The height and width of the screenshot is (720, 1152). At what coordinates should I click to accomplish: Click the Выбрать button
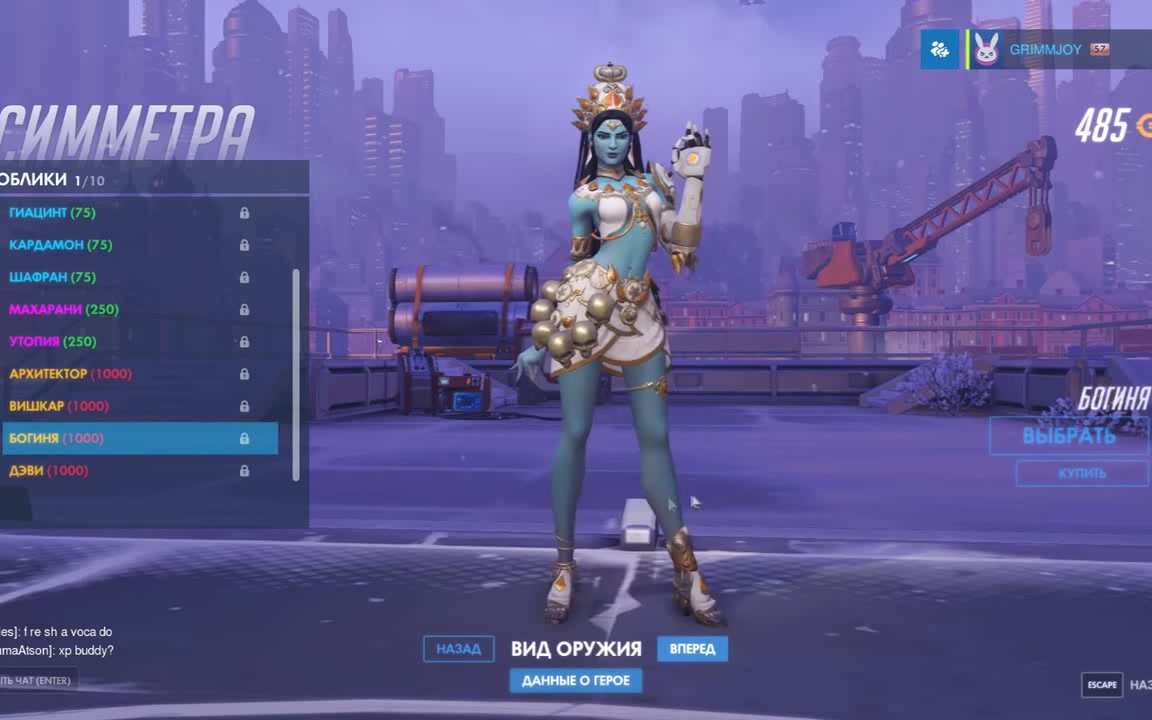click(x=1068, y=436)
